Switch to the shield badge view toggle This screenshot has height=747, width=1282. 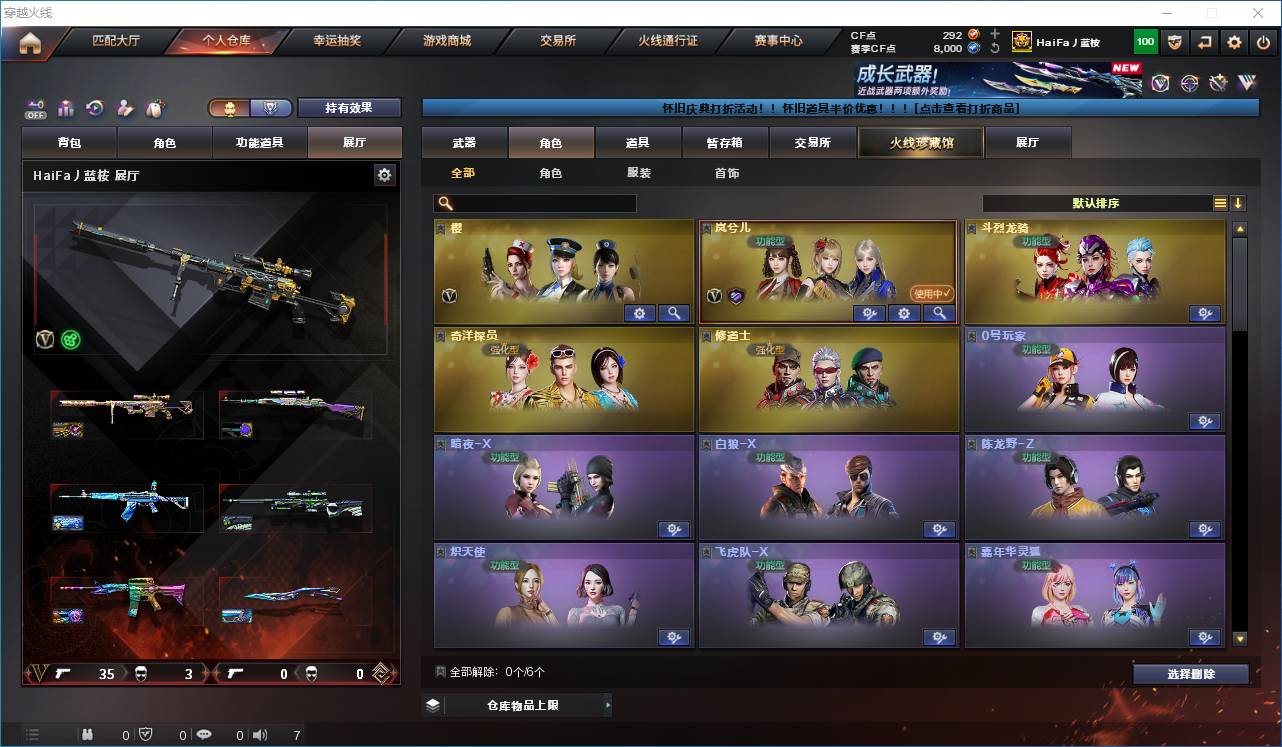[267, 108]
